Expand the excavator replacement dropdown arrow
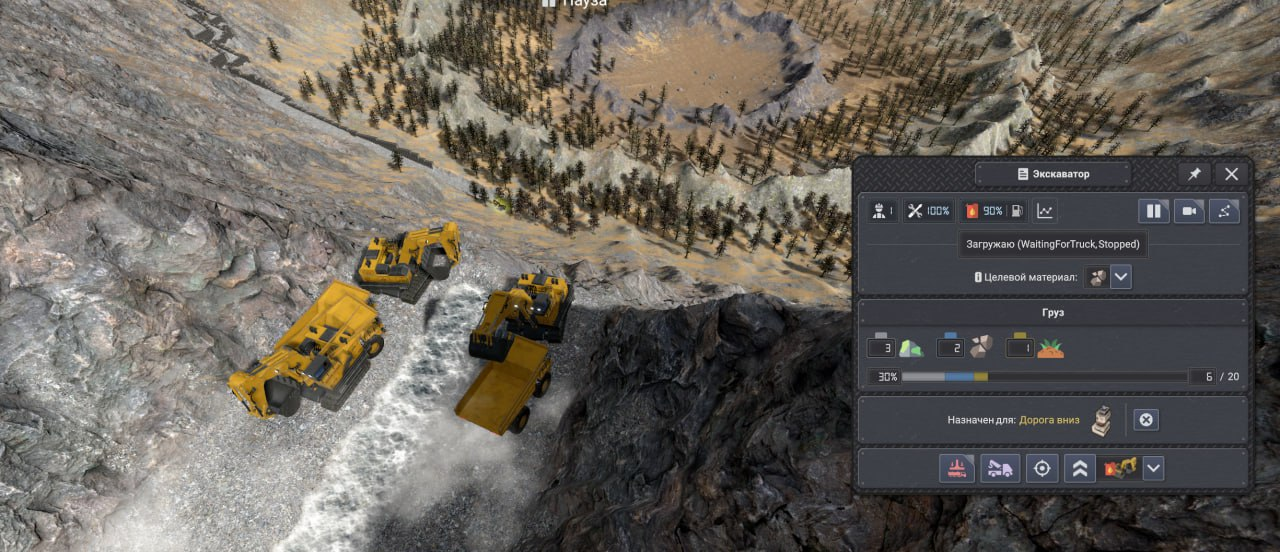Image resolution: width=1280 pixels, height=552 pixels. pyautogui.click(x=1154, y=468)
